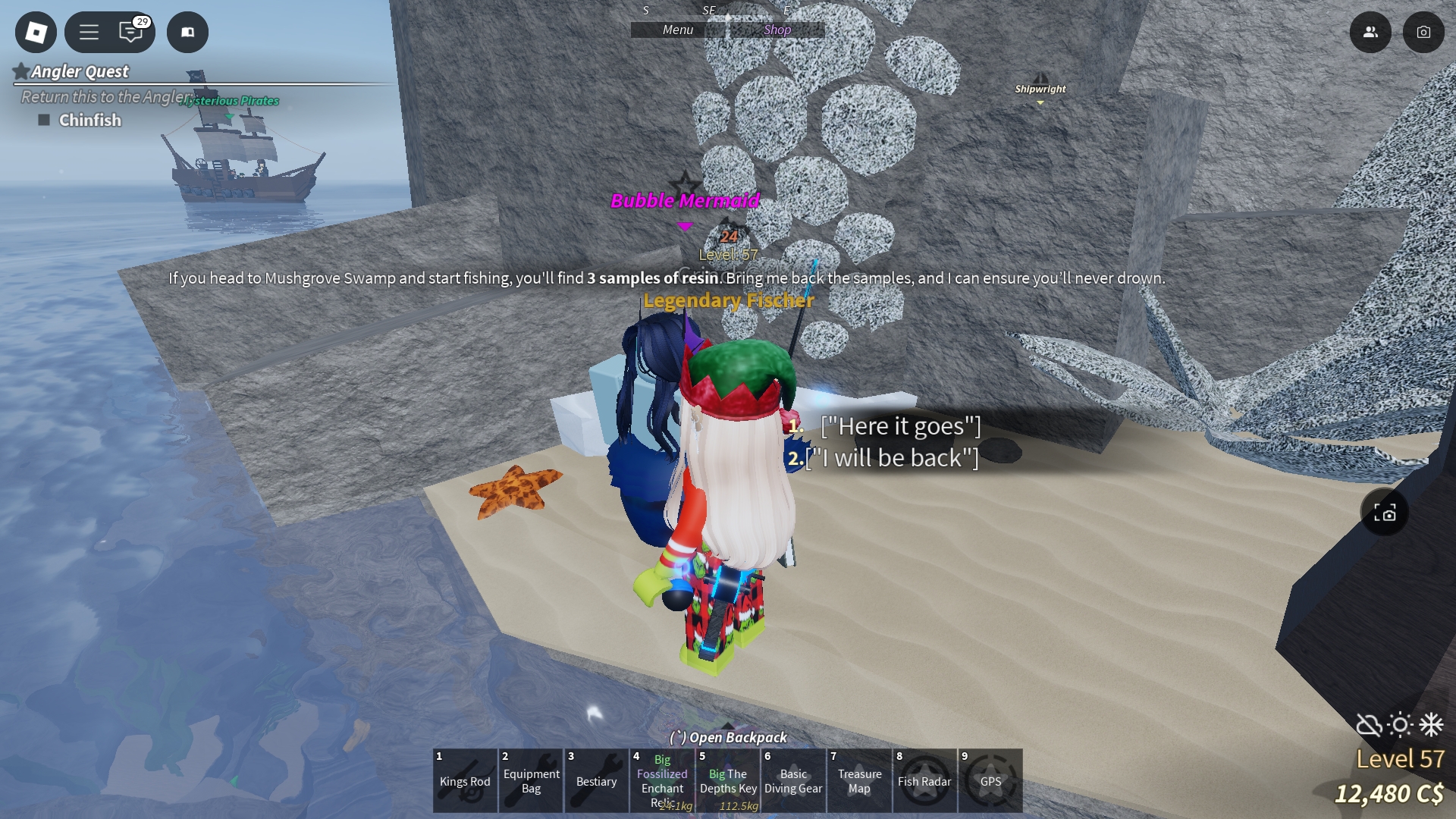Open the Treasure Map in slot 7
The width and height of the screenshot is (1456, 819).
pos(859,780)
